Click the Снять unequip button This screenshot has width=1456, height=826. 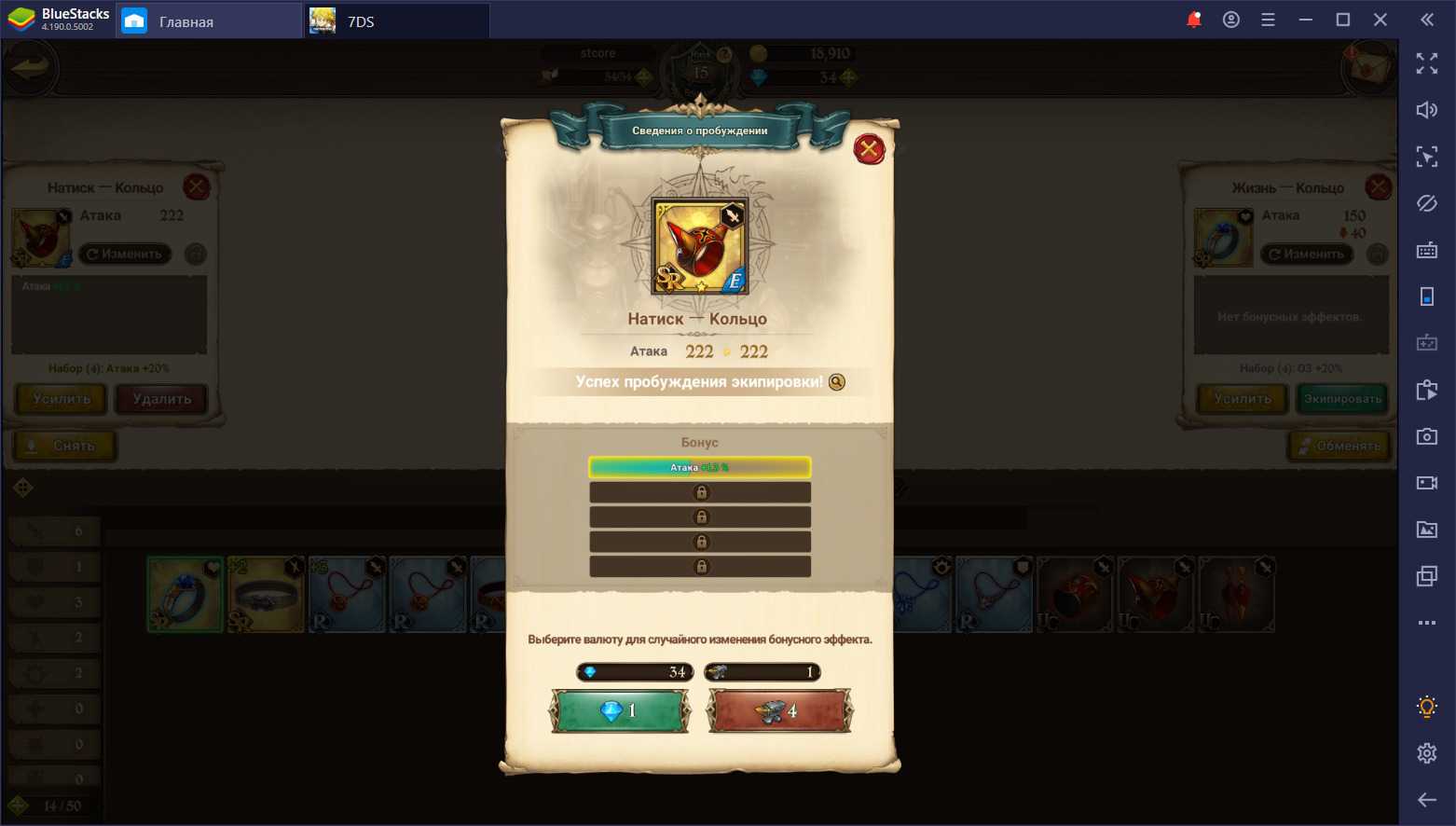[63, 446]
